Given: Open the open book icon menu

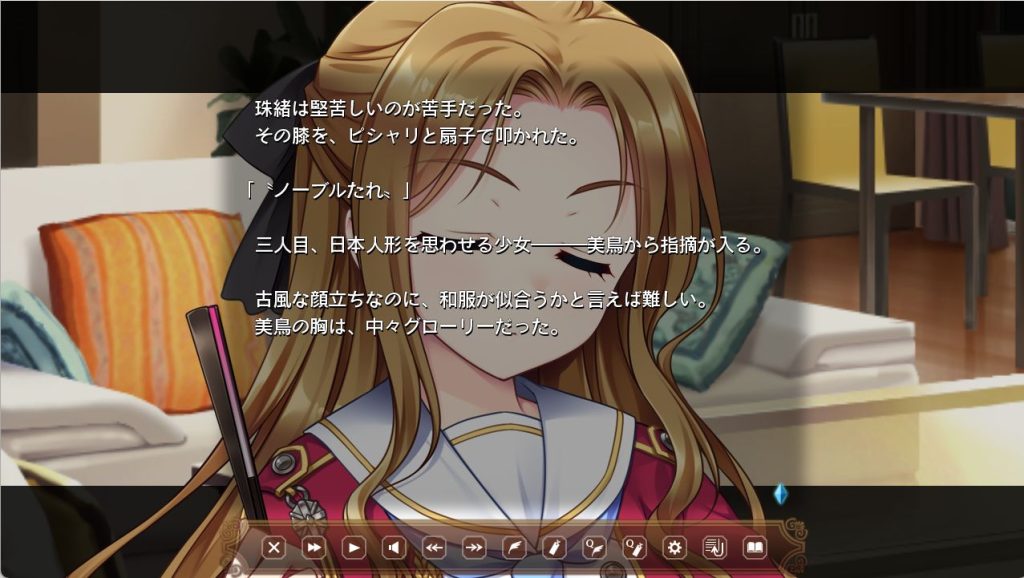Looking at the screenshot, I should pos(755,548).
